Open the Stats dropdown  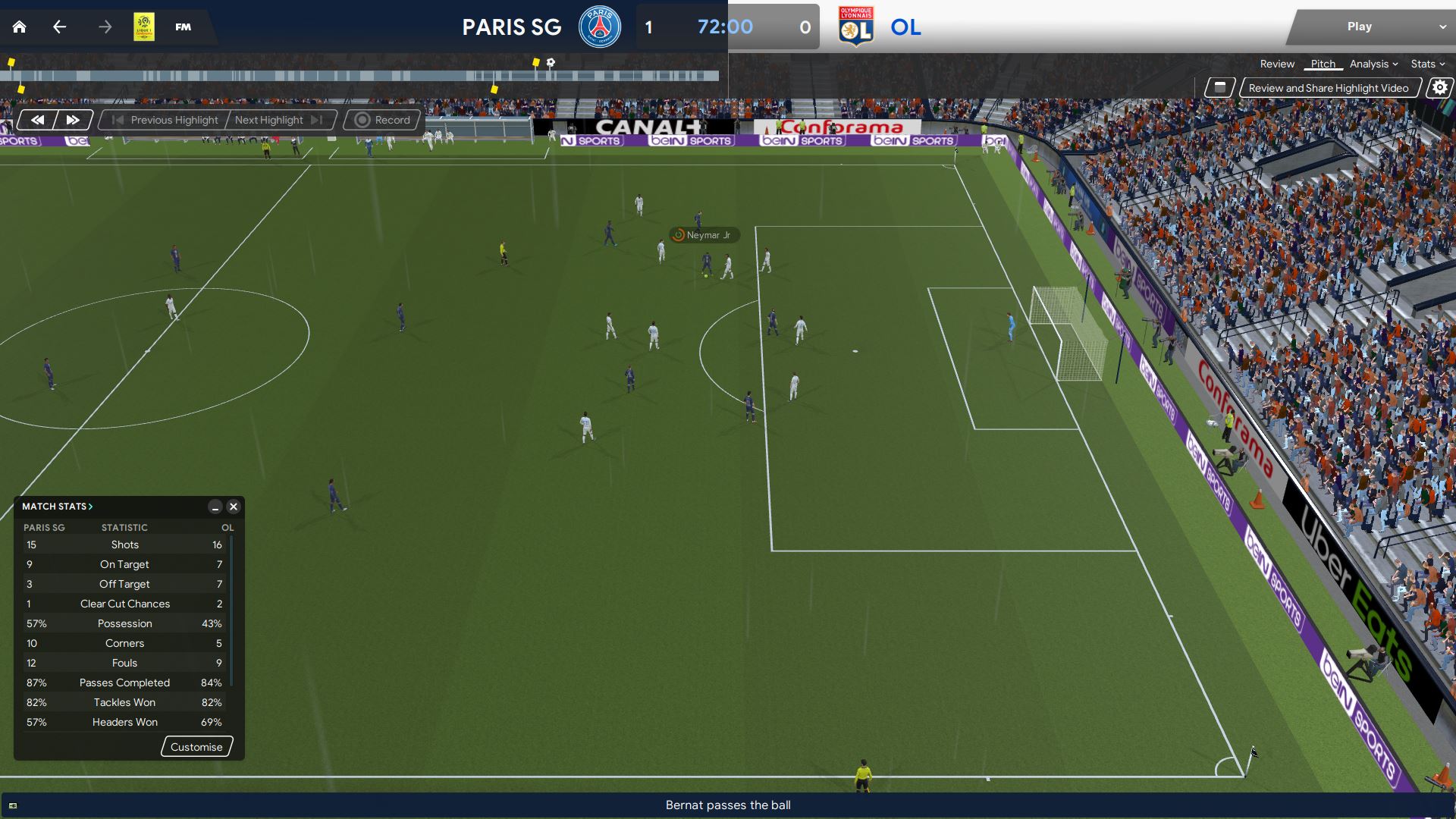[1427, 64]
